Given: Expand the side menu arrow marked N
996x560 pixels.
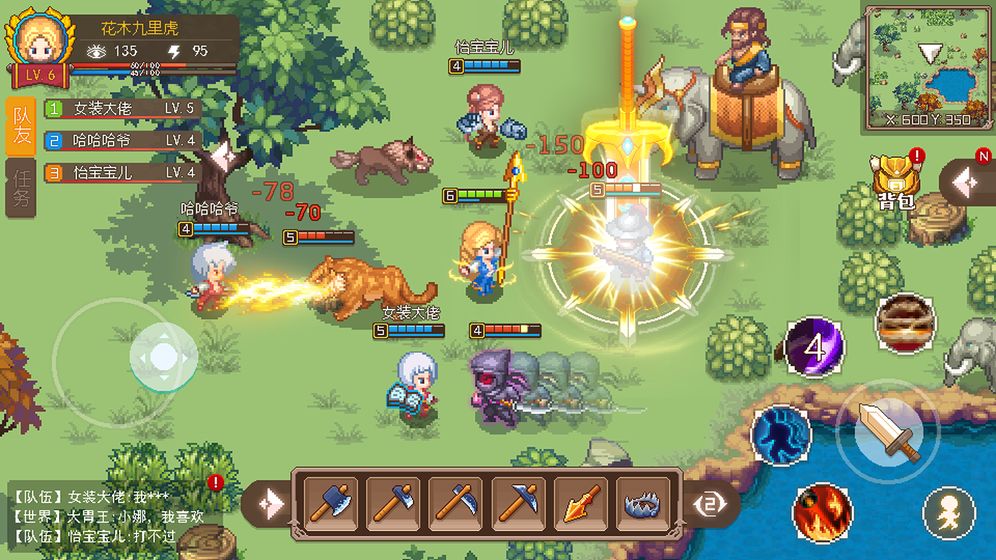Looking at the screenshot, I should click(x=966, y=182).
